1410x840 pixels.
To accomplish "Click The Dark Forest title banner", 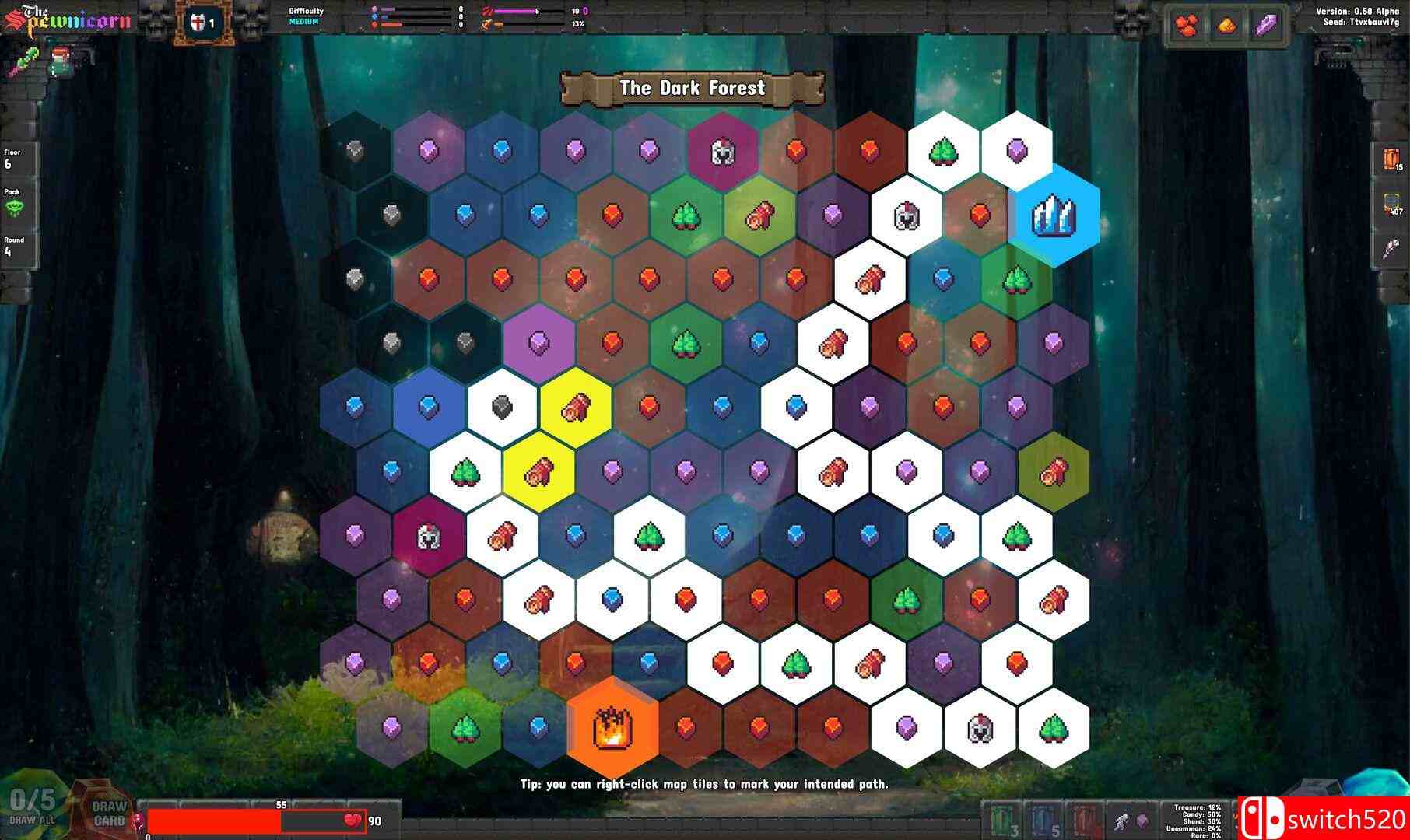I will tap(692, 88).
